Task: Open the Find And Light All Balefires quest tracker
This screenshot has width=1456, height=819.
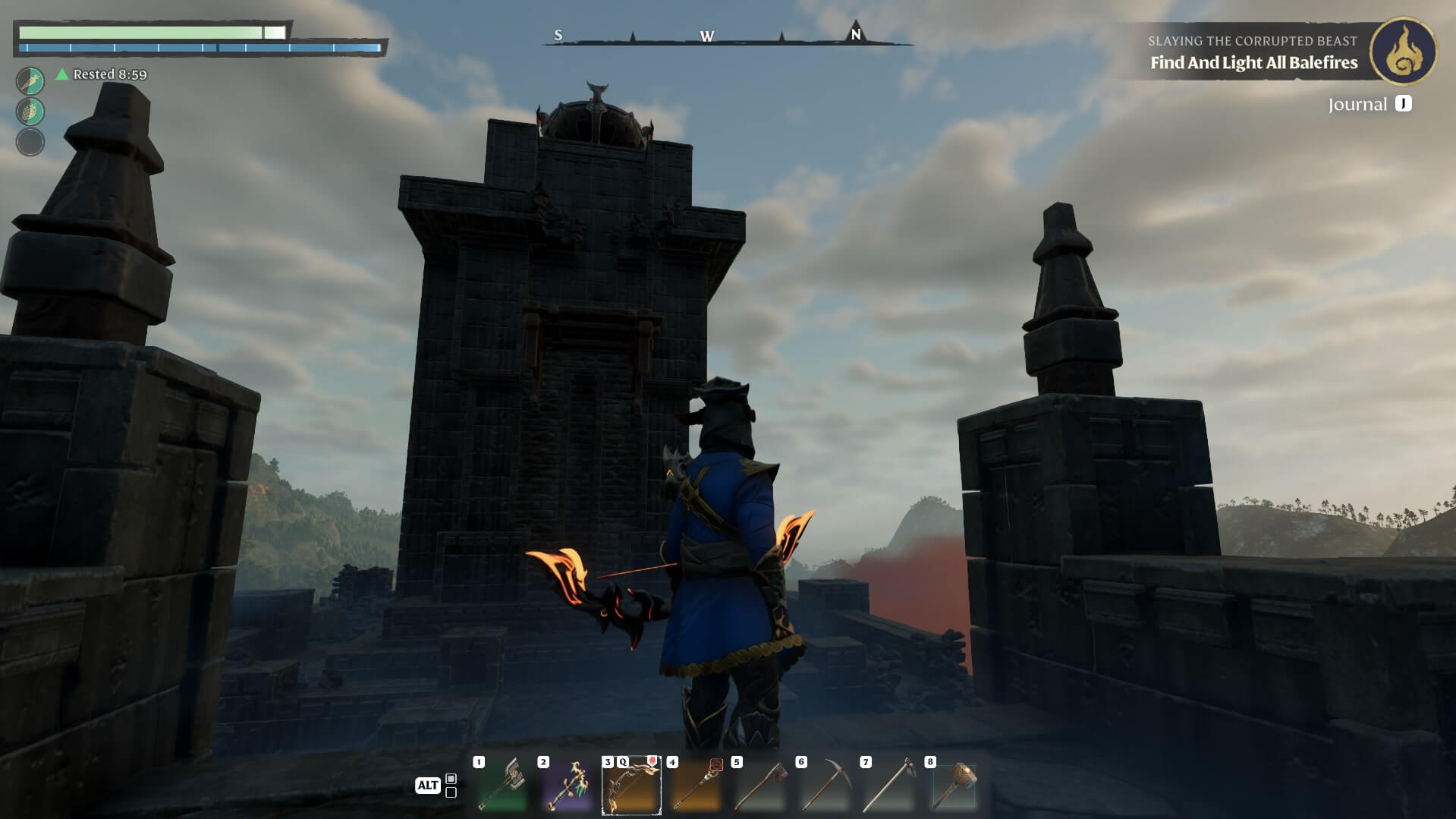Action: click(x=1253, y=63)
